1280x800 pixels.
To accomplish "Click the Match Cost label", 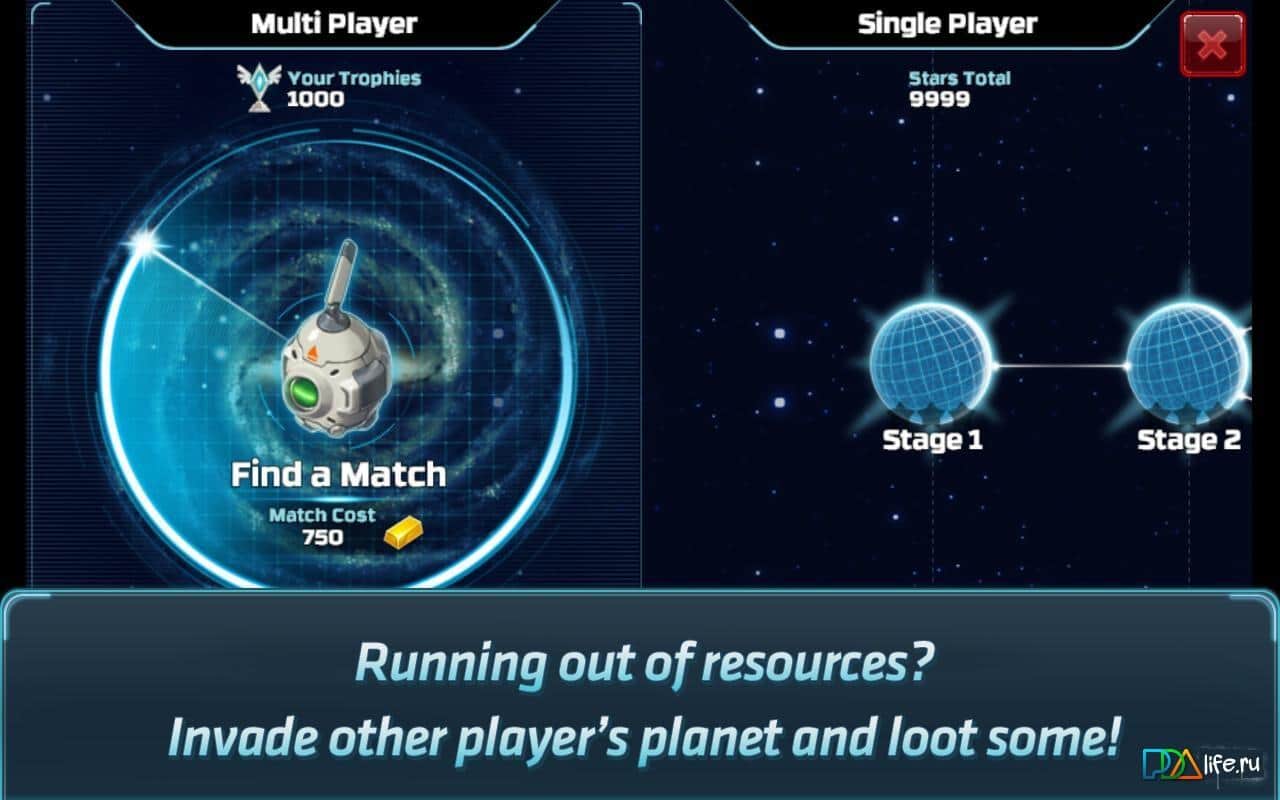I will coord(322,515).
